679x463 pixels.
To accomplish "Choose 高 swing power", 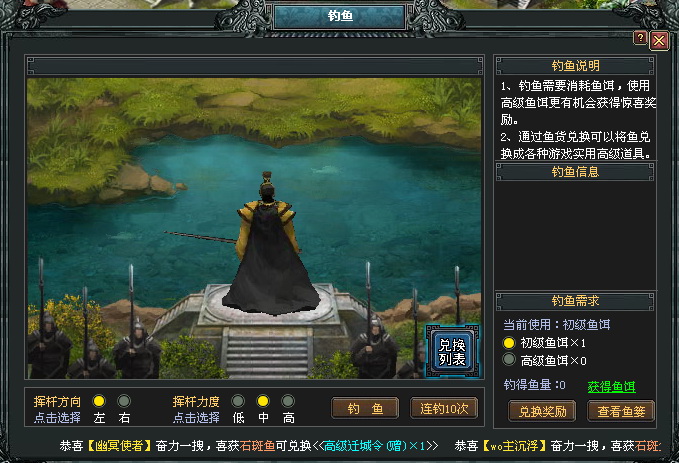I will click(288, 401).
